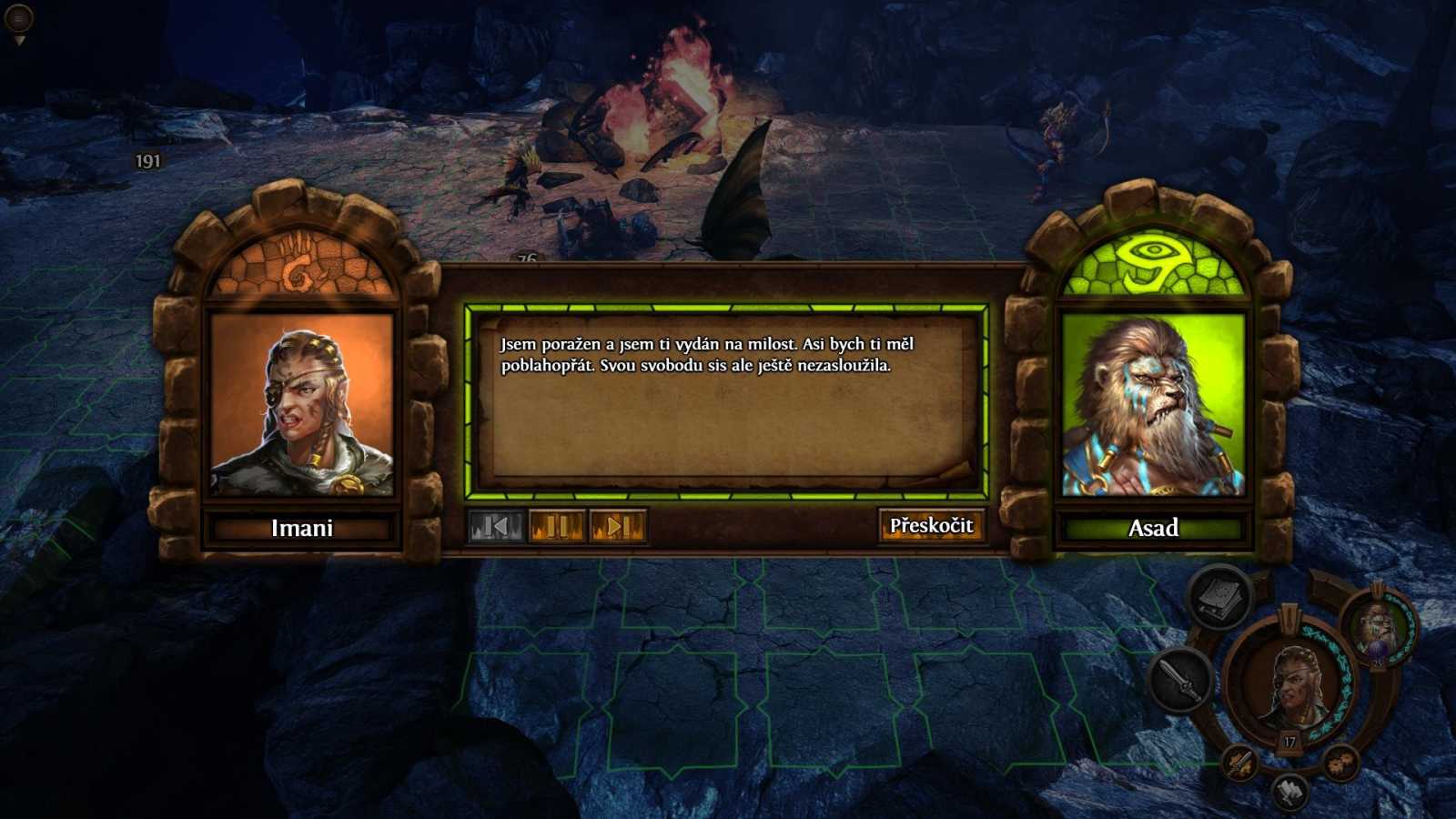Click the initiative value 17 under the hero
1456x819 pixels.
tap(1289, 741)
